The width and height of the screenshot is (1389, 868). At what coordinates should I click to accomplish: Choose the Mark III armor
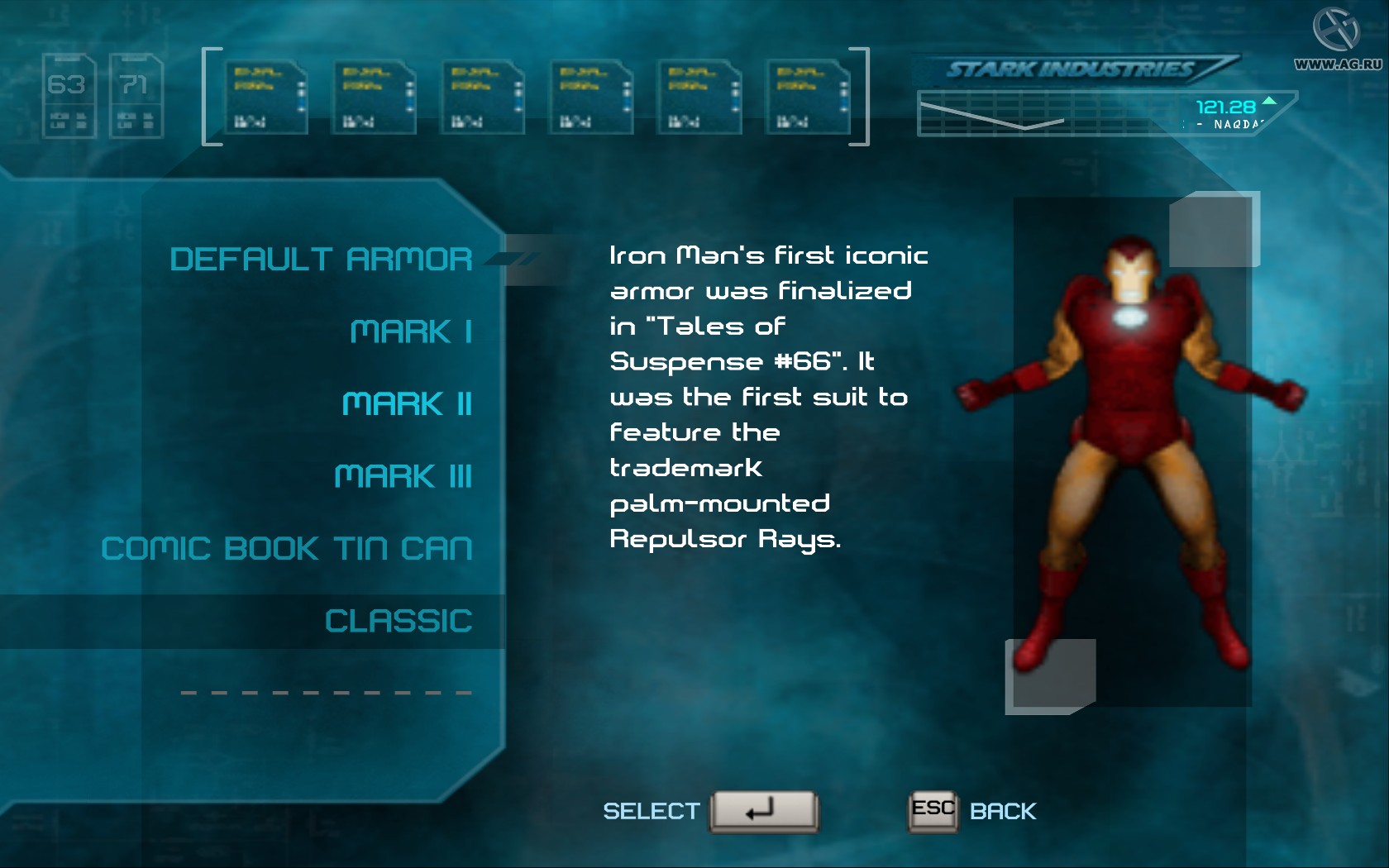pyautogui.click(x=403, y=476)
